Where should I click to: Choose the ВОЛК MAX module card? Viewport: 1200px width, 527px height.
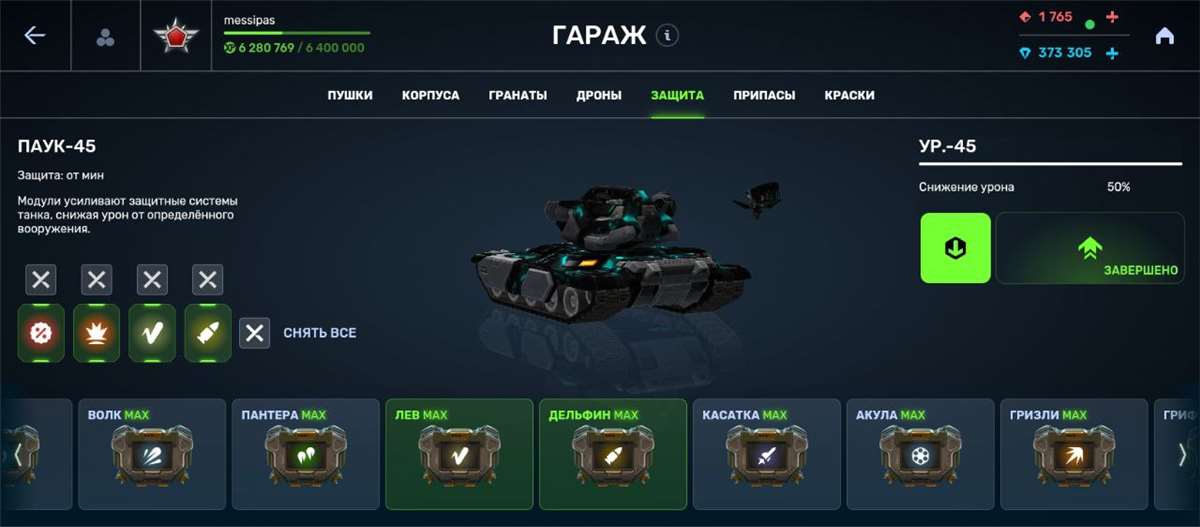150,454
